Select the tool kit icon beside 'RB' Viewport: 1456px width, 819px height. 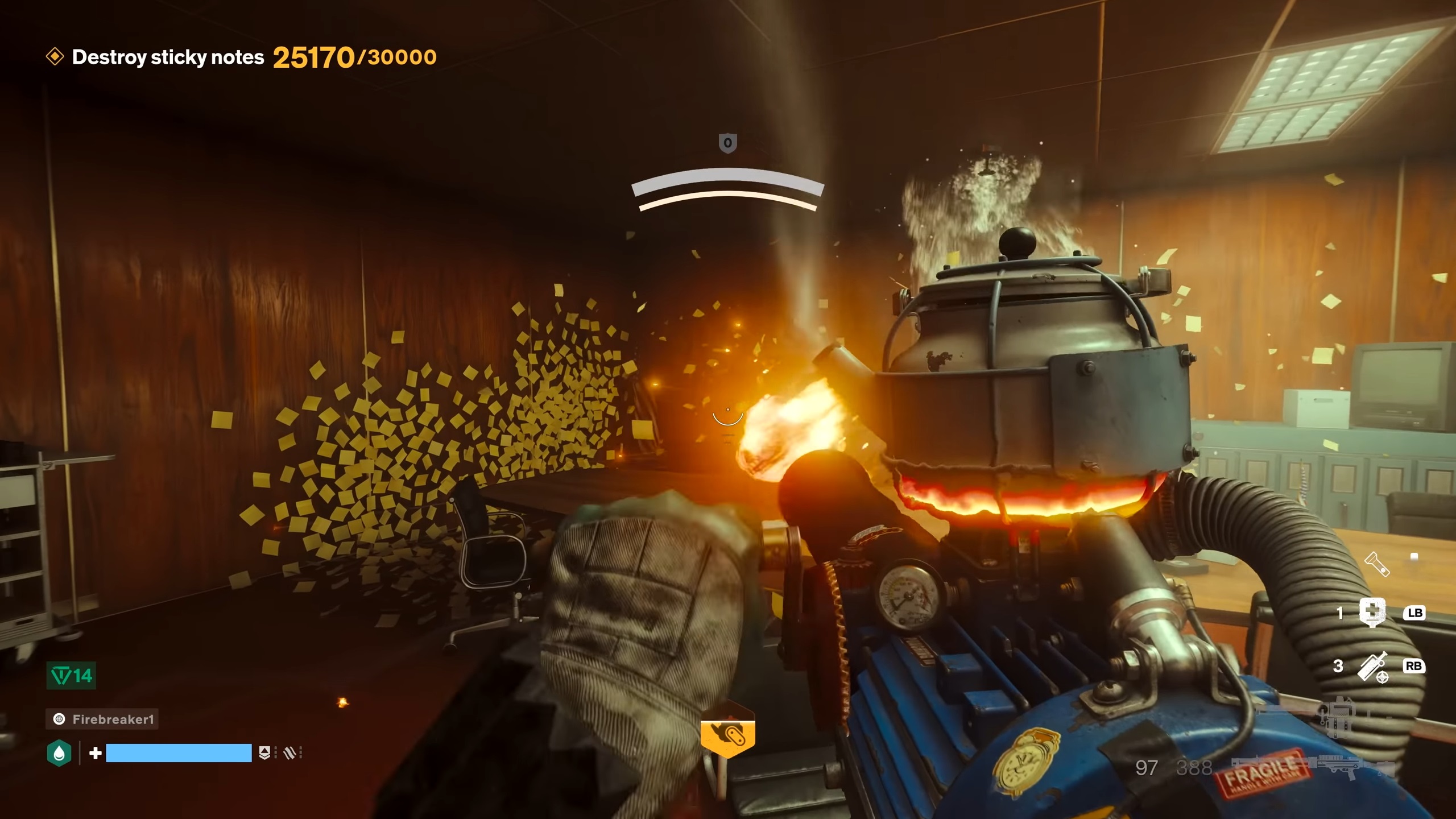pyautogui.click(x=1372, y=667)
